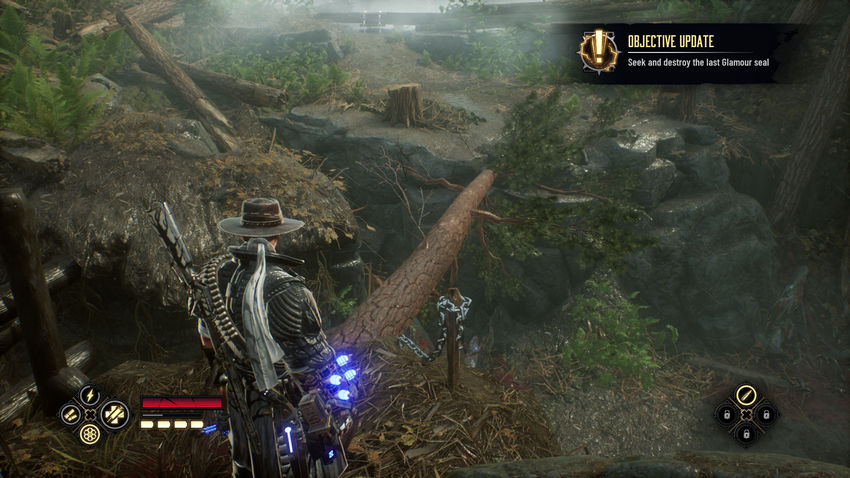
Task: Choose the twin bars ability on the left wheel
Action: click(68, 414)
